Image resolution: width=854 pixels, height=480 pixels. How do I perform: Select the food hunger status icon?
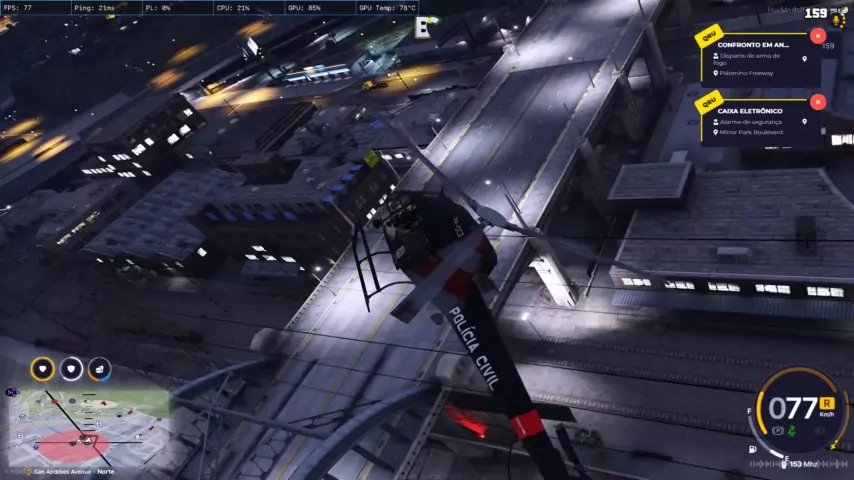coord(99,369)
